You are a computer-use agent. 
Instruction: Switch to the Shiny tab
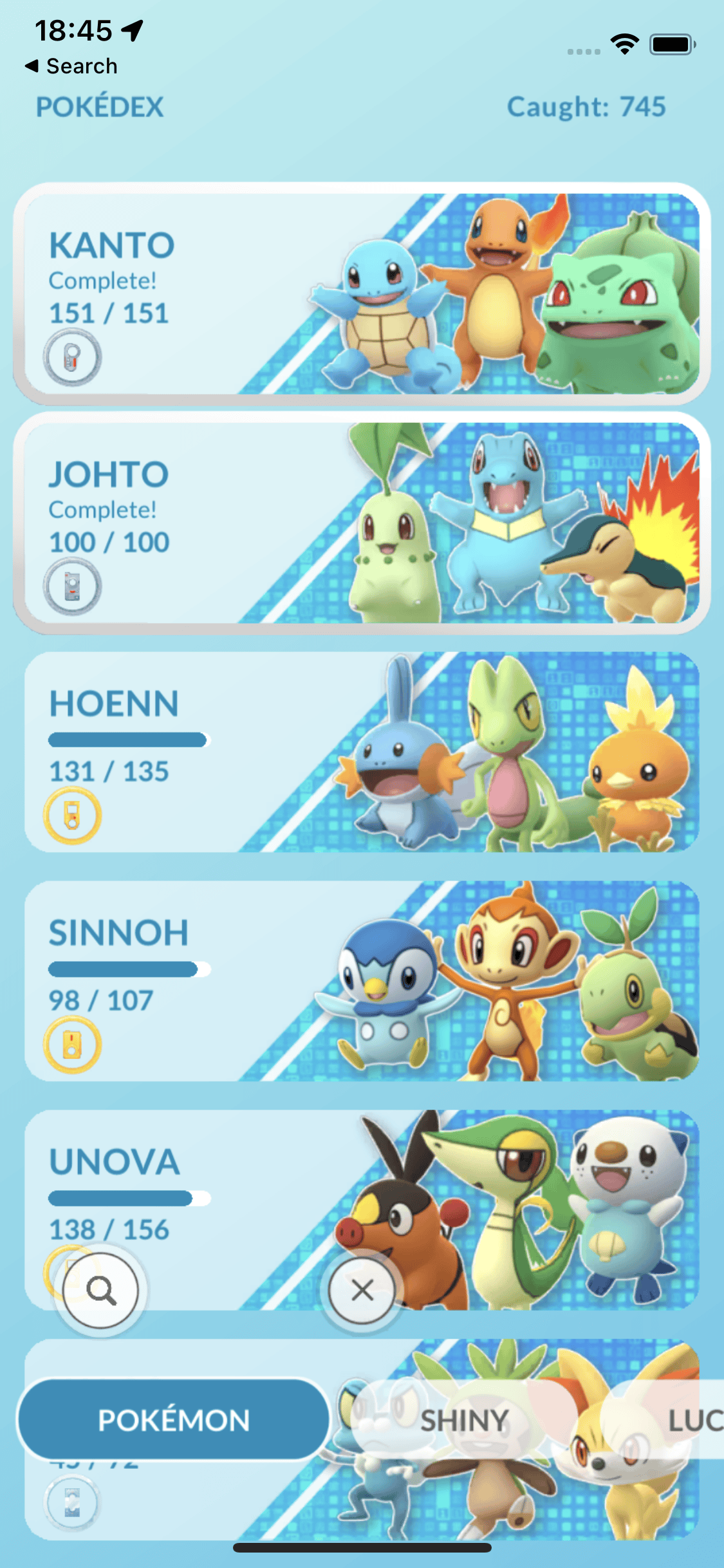464,1420
